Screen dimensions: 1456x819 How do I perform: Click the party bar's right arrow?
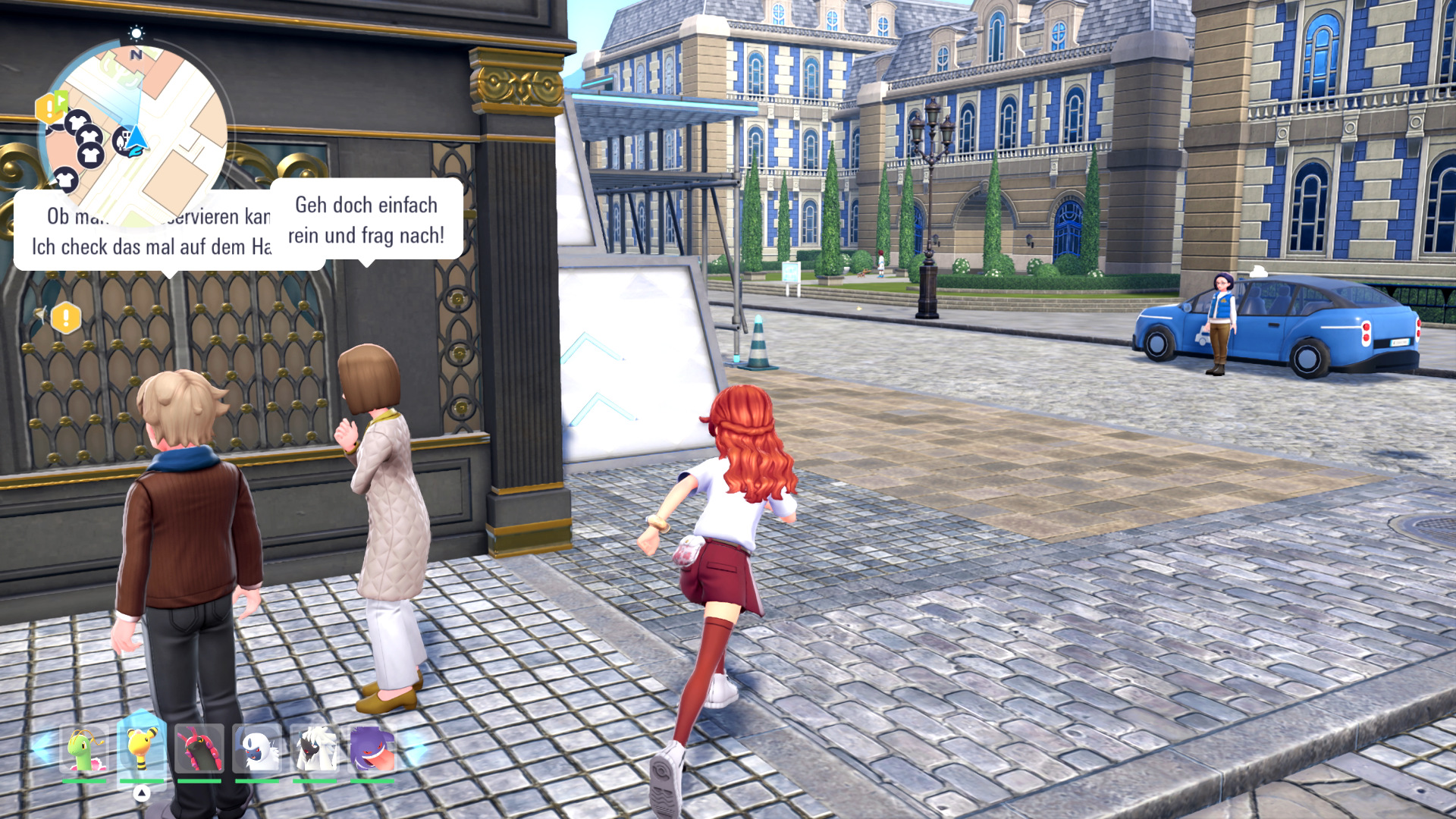tap(415, 748)
